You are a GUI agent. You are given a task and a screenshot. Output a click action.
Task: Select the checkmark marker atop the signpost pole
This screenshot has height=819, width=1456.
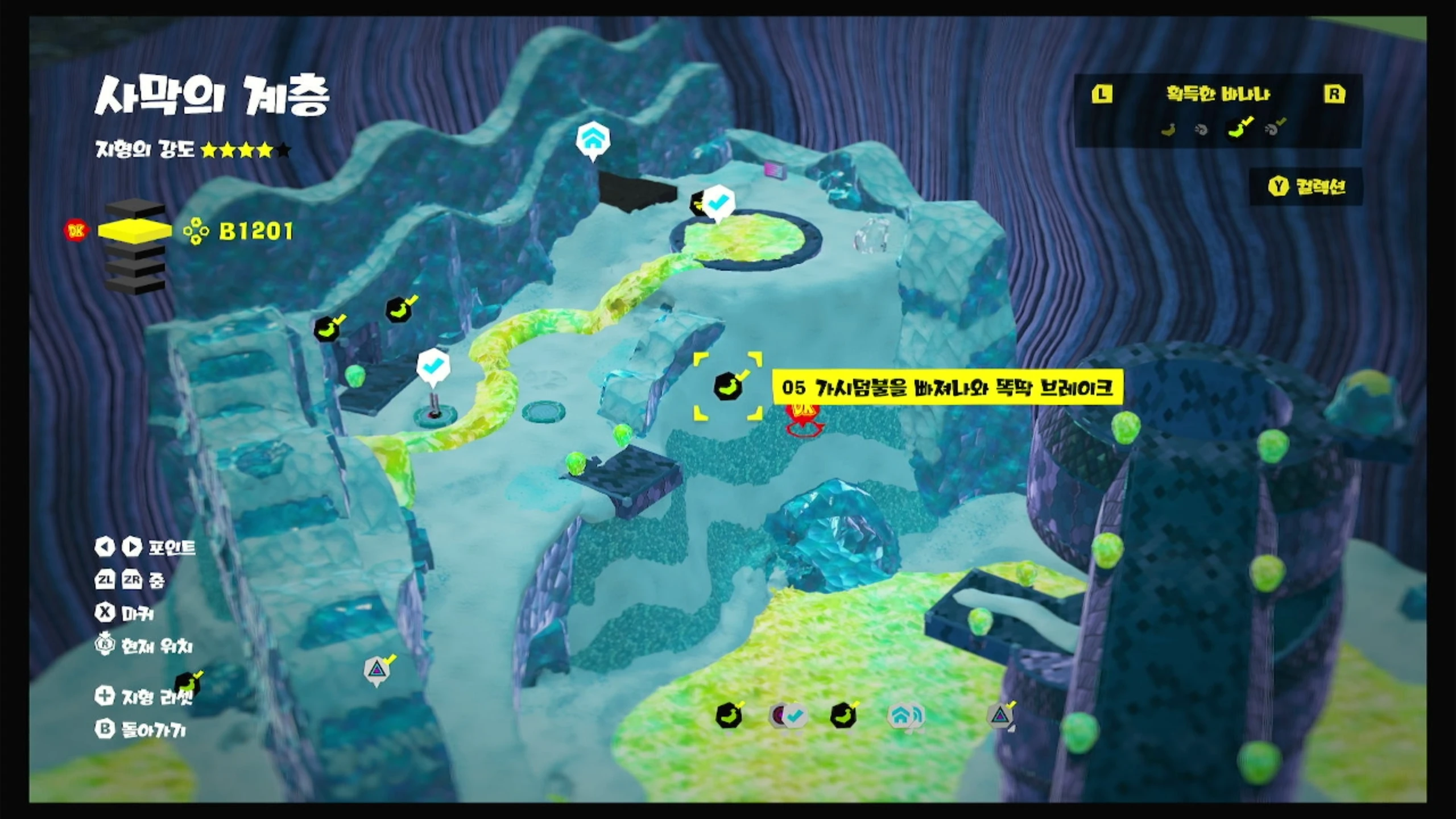[433, 366]
